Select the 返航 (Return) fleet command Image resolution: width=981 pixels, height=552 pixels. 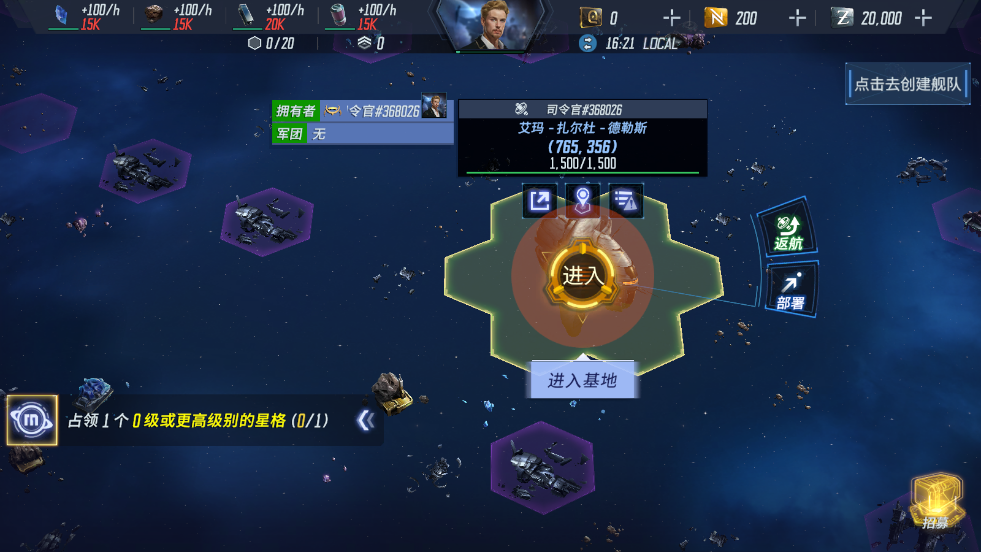click(789, 232)
